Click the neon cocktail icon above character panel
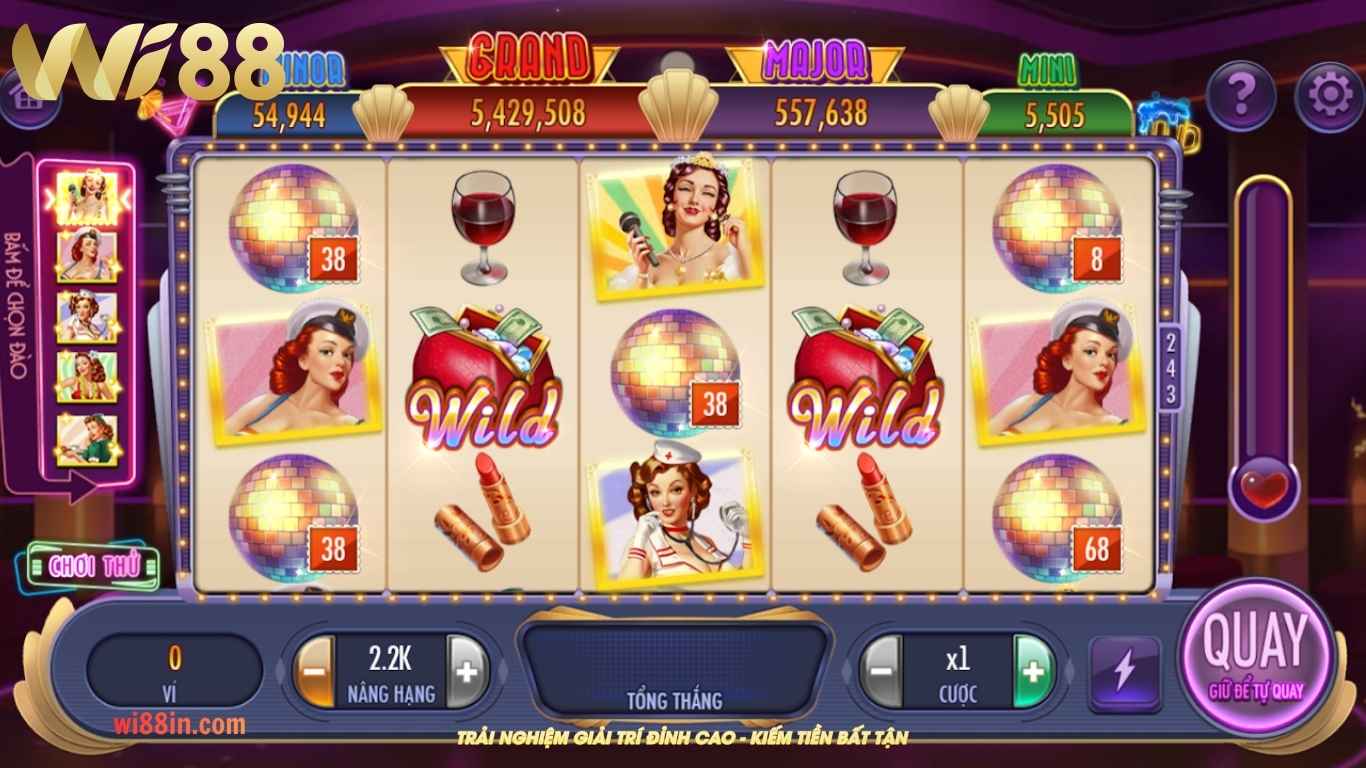 [170, 110]
